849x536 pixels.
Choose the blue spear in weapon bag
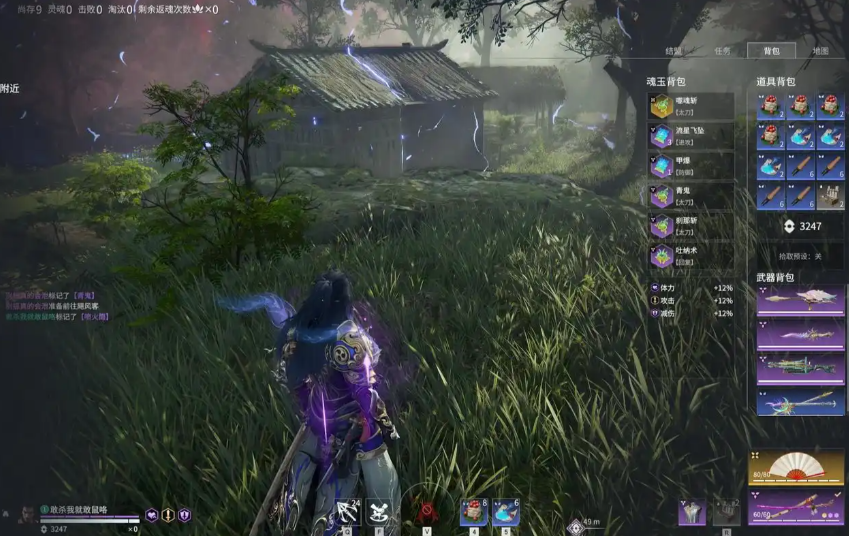coord(800,401)
